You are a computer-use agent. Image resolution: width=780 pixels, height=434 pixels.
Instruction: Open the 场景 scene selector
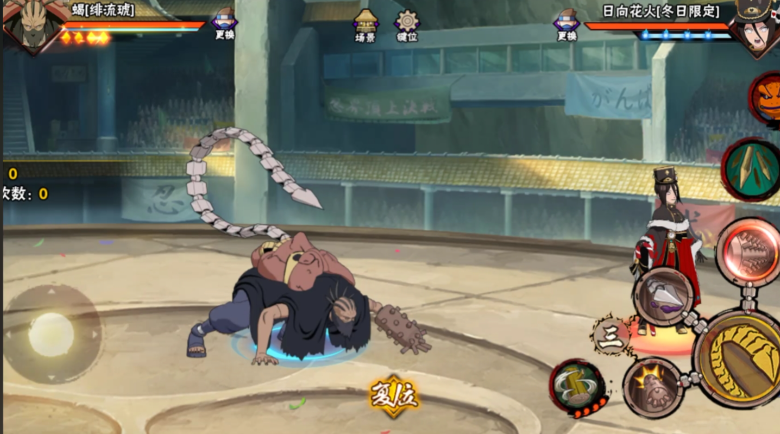[365, 23]
